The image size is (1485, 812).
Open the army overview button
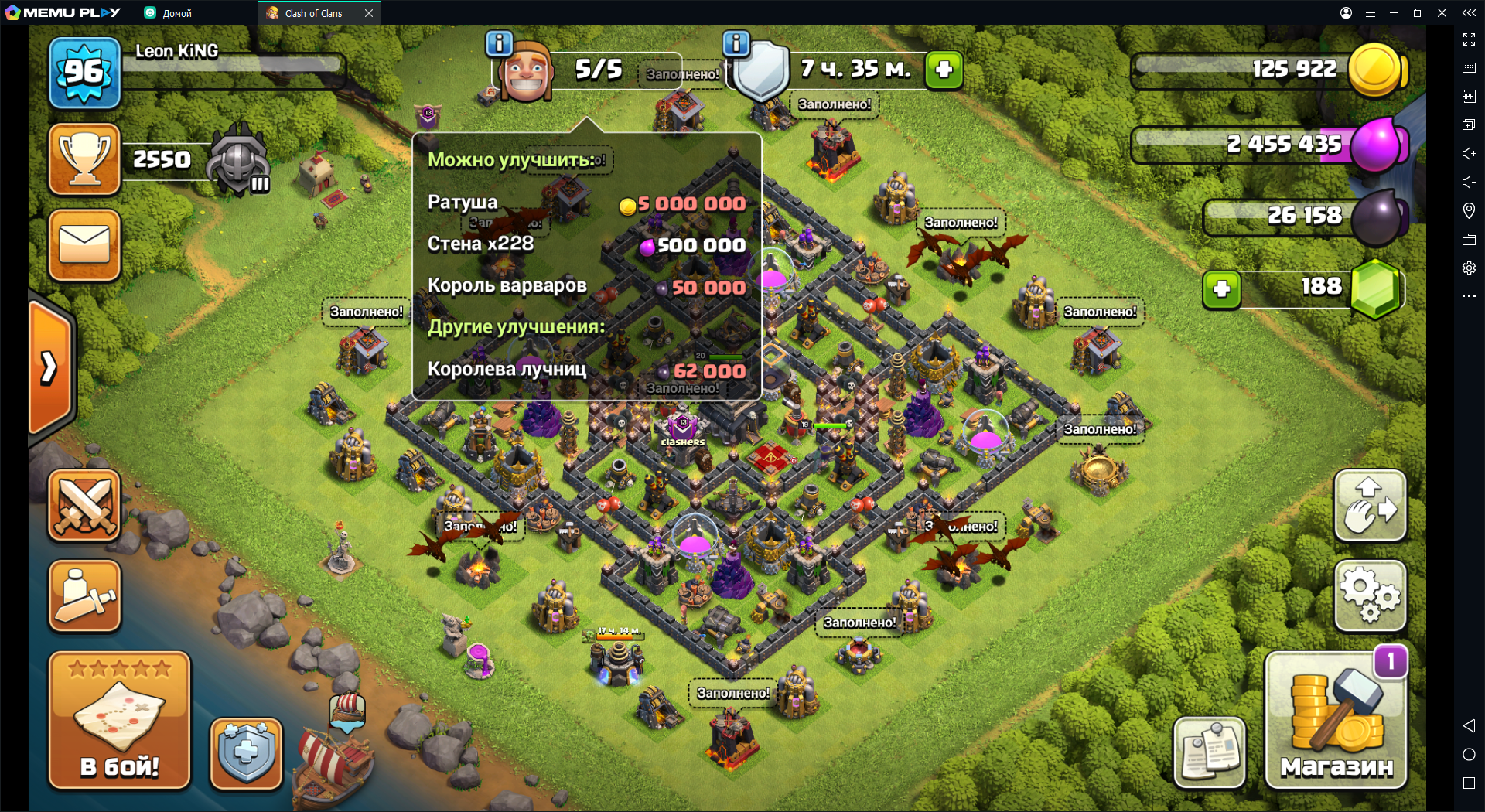coord(84,596)
